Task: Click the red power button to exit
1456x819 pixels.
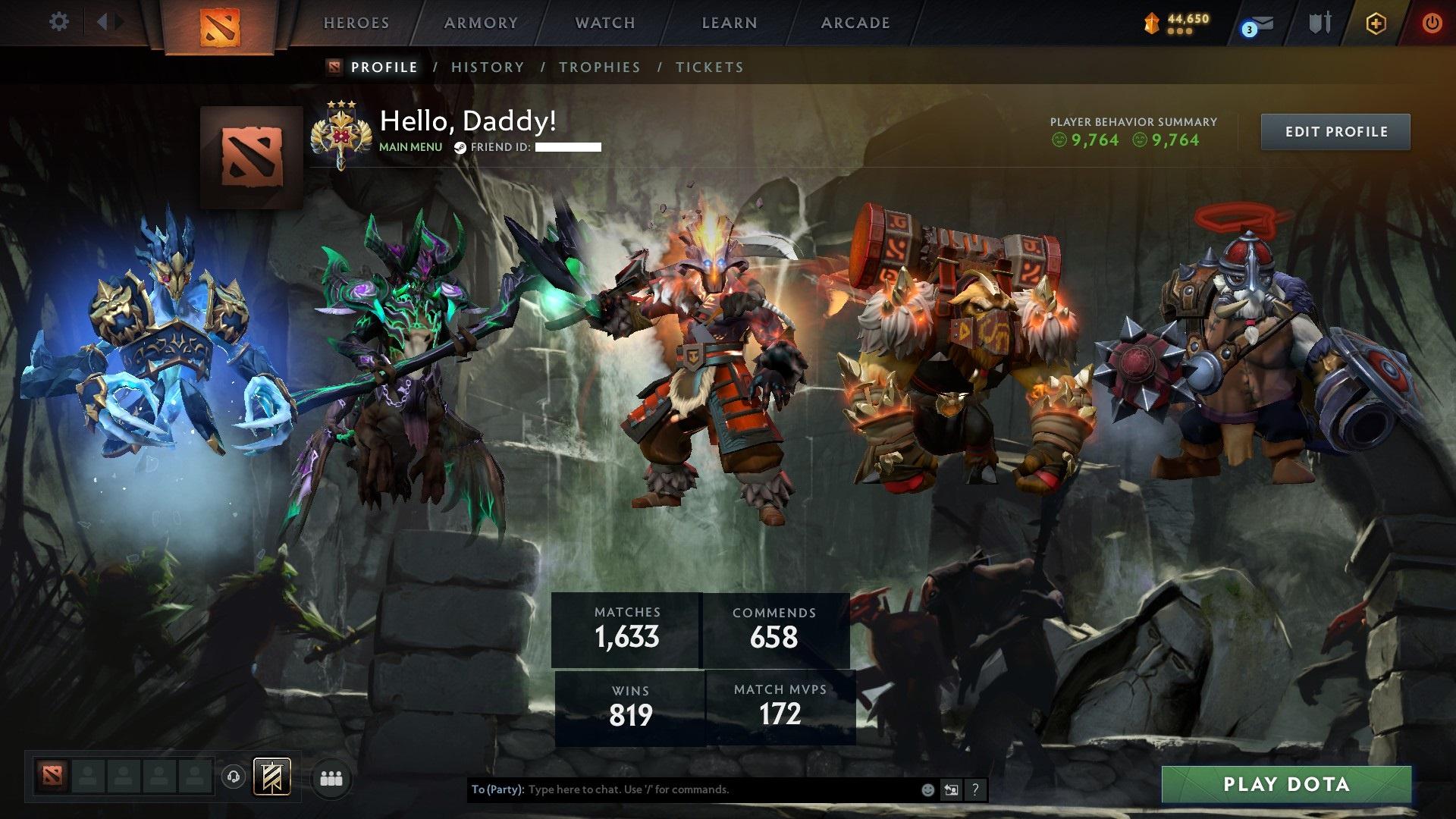Action: pyautogui.click(x=1432, y=23)
